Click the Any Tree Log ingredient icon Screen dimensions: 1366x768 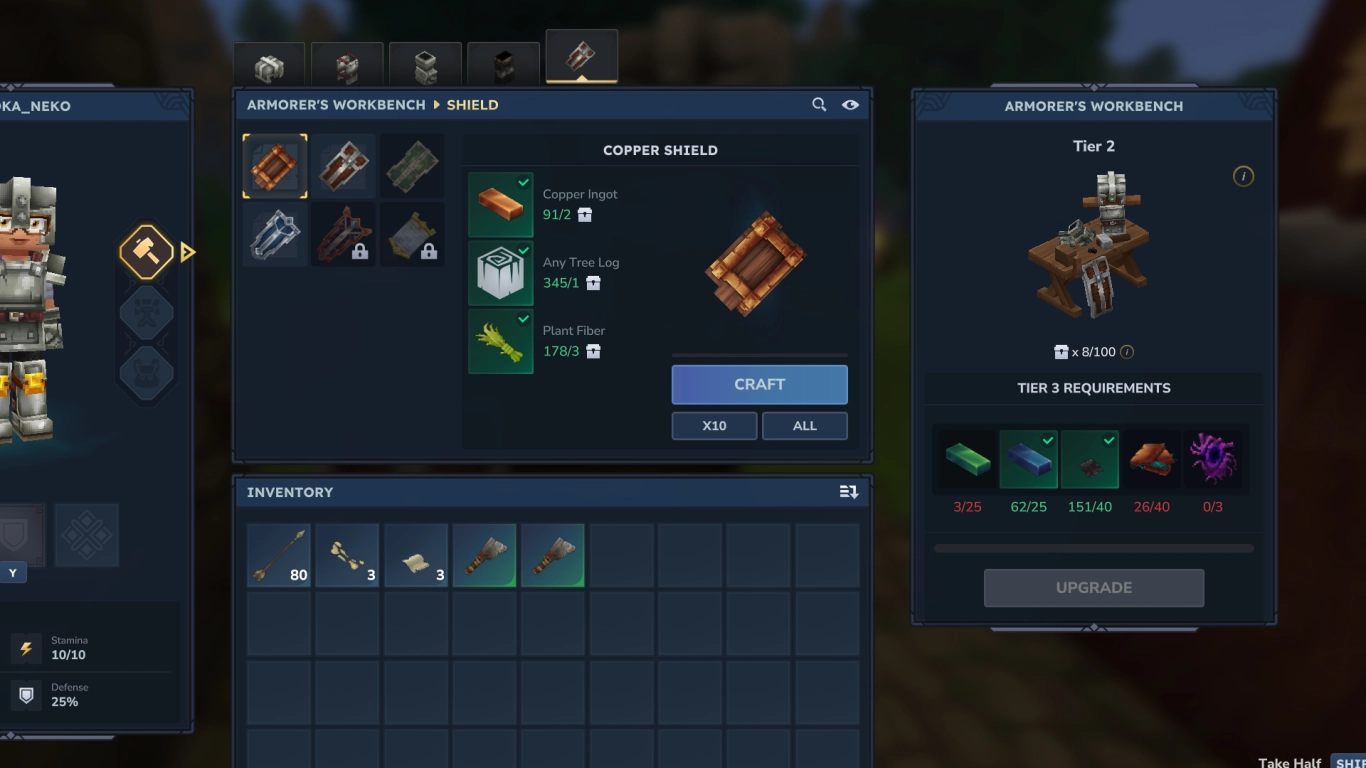tap(500, 272)
